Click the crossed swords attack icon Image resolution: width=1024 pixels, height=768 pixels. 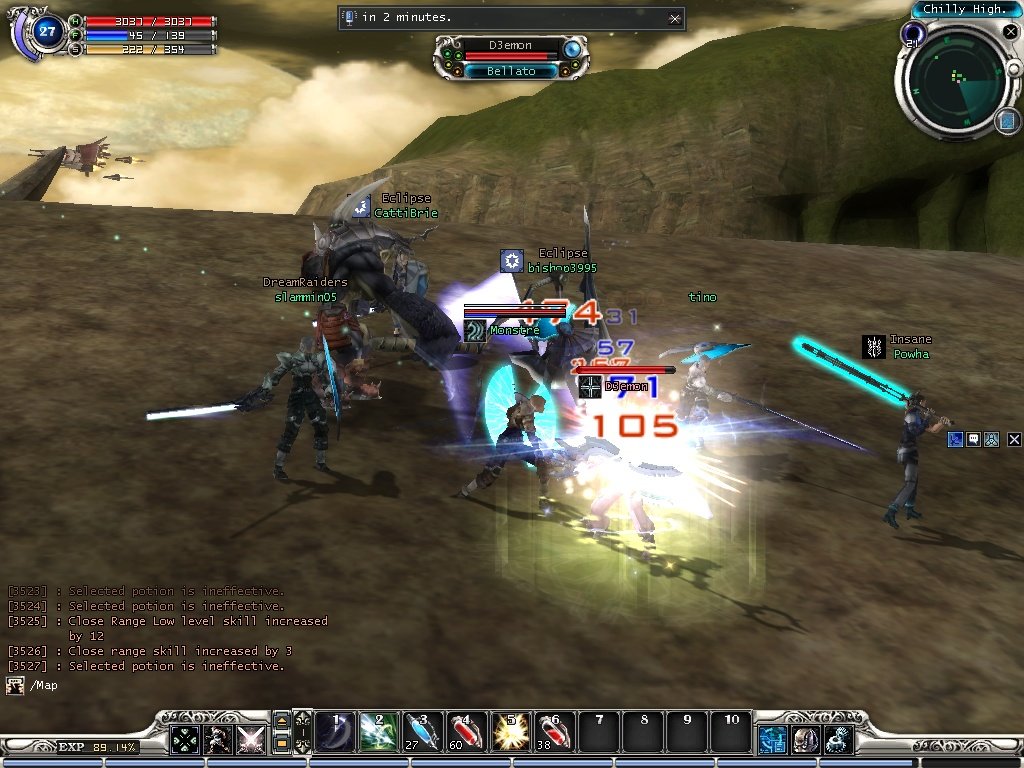(250, 740)
